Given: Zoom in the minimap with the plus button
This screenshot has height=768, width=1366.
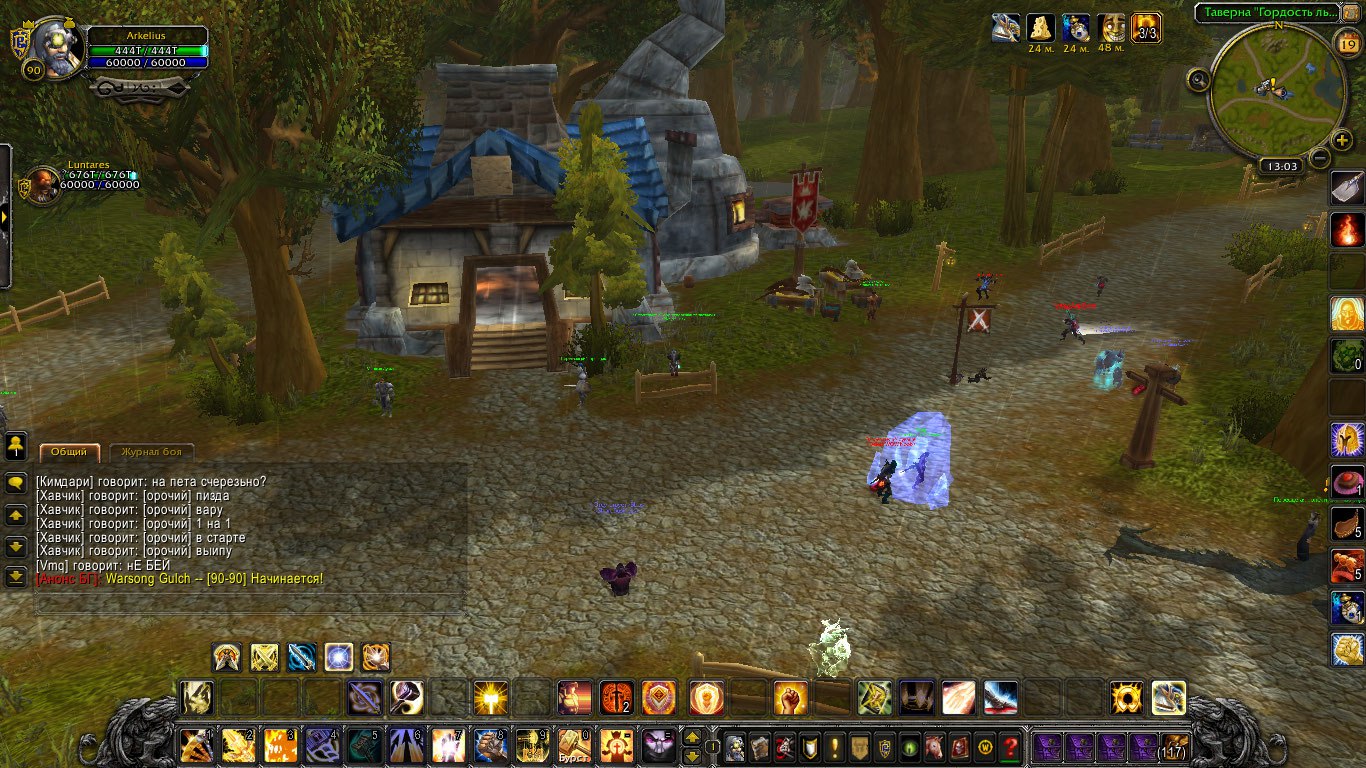Looking at the screenshot, I should tap(1342, 140).
